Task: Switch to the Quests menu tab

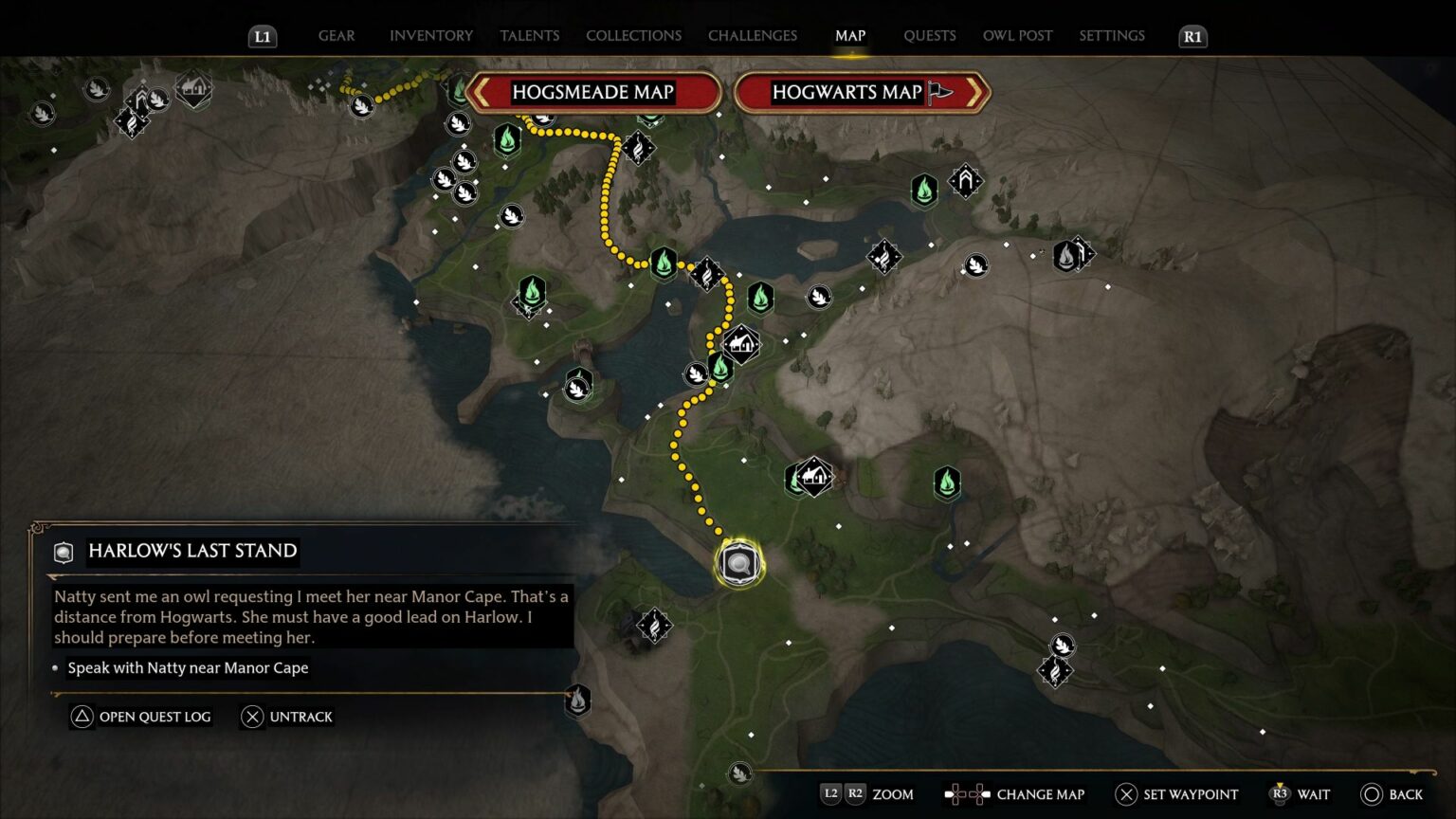Action: click(x=929, y=35)
